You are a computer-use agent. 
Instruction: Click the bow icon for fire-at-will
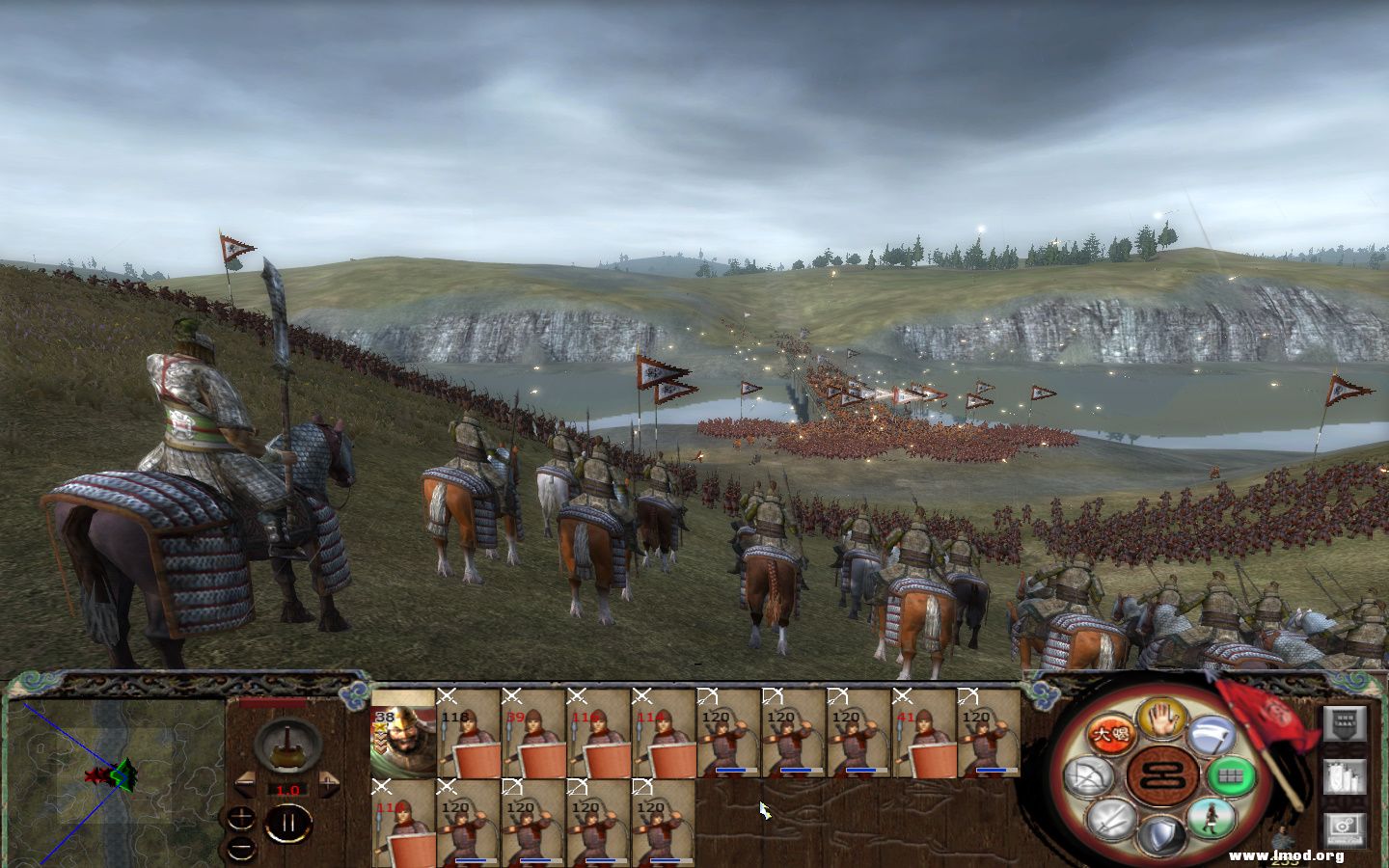coord(1088,776)
